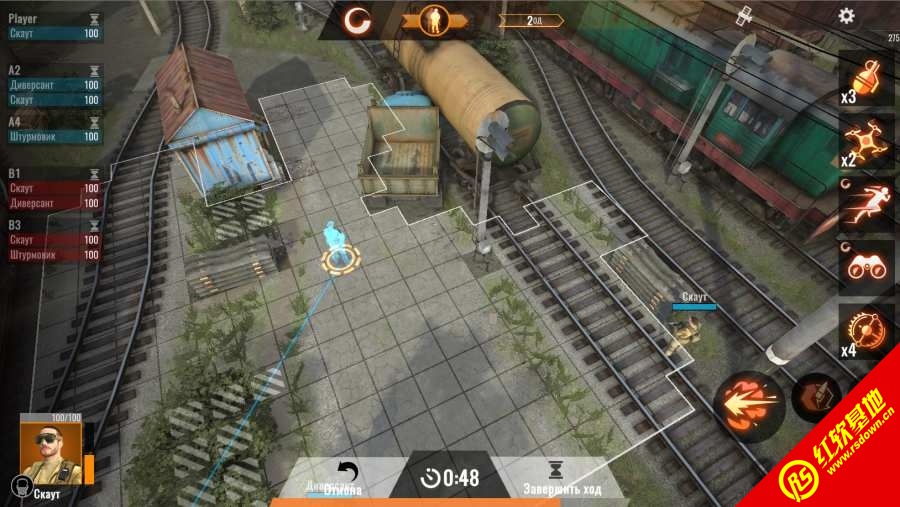Activate the binoculars scouting ability
Viewport: 900px width, 507px height.
click(864, 266)
